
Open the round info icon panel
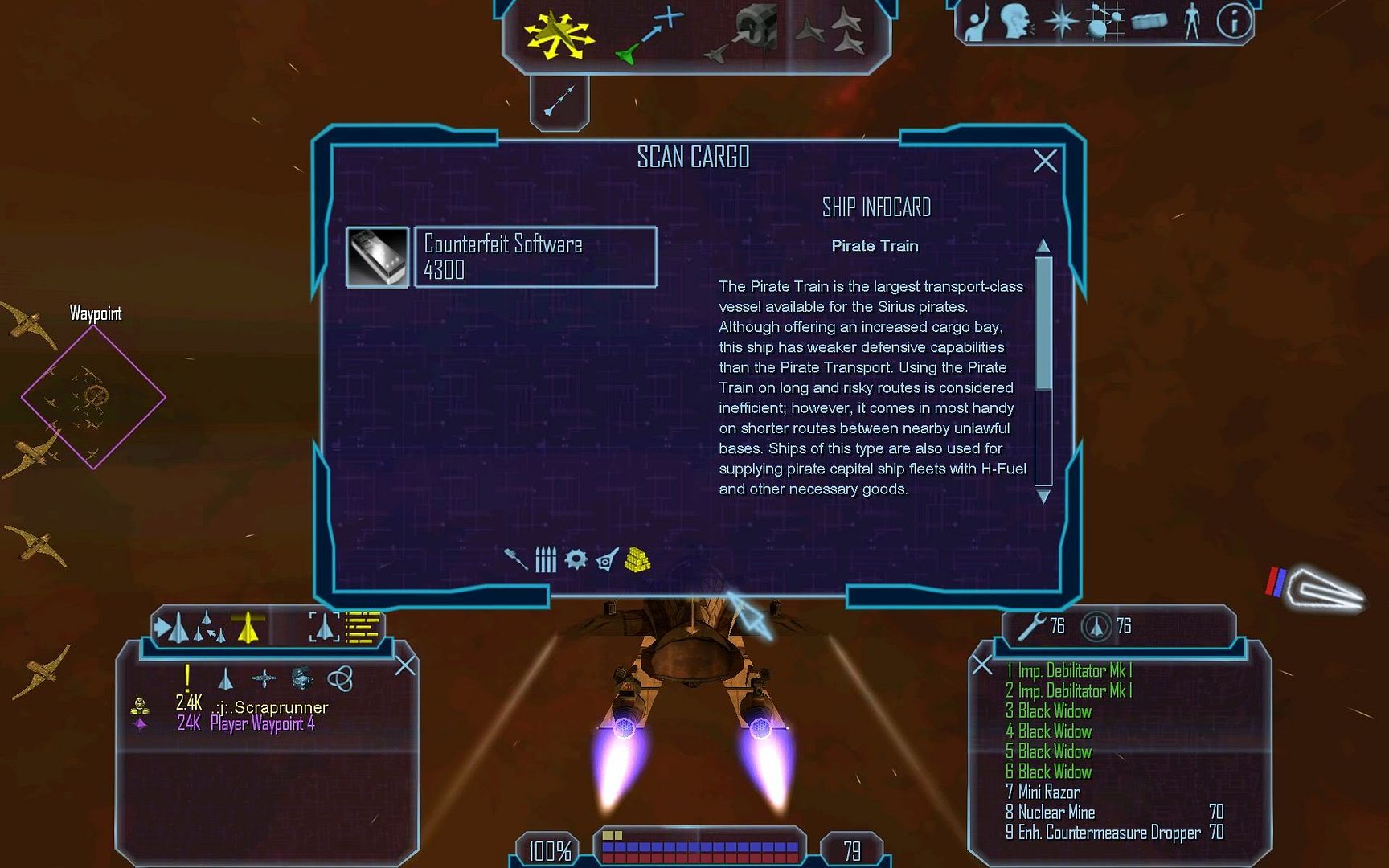point(1233,22)
